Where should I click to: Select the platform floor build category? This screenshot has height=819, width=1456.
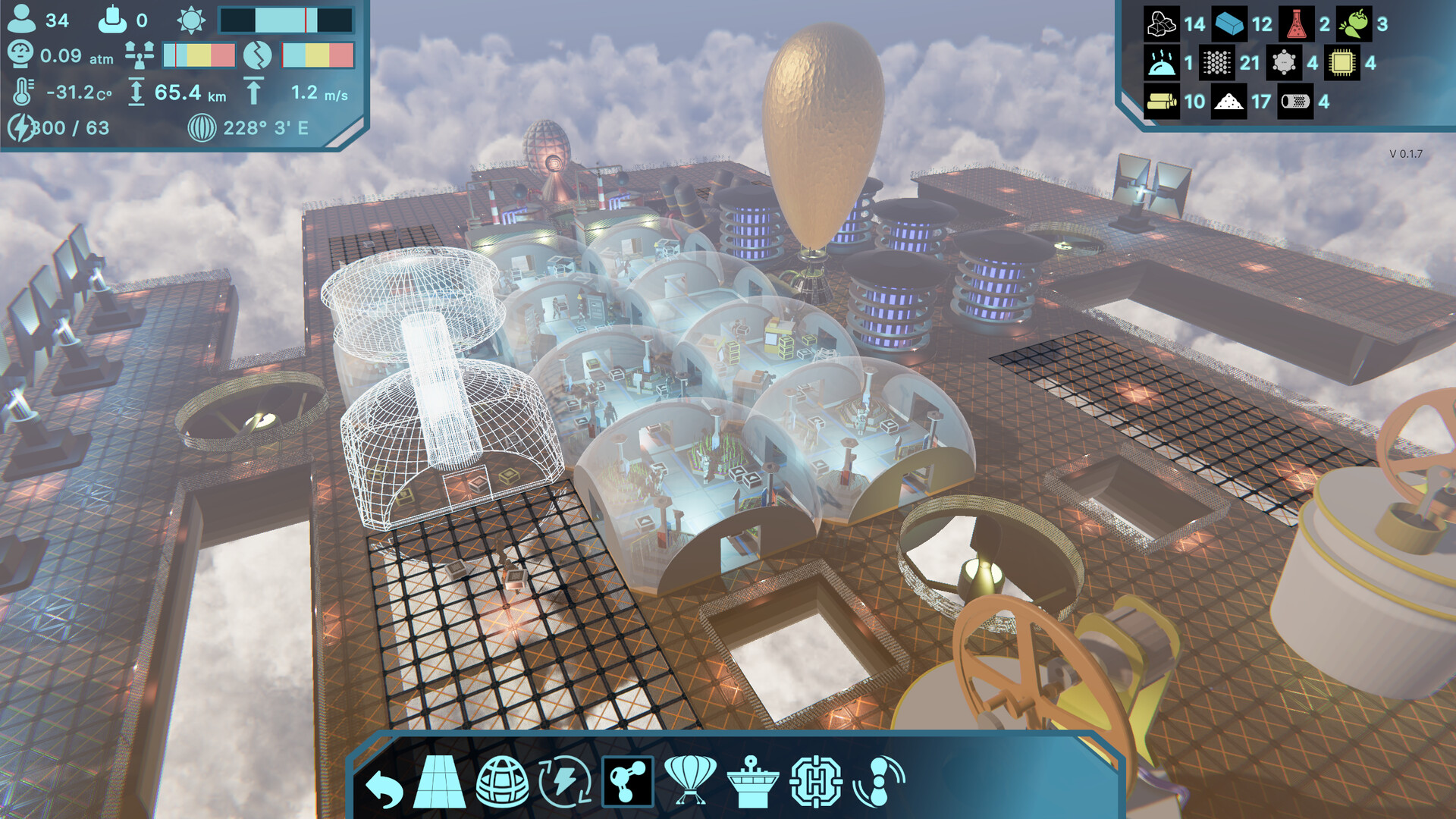pyautogui.click(x=440, y=783)
